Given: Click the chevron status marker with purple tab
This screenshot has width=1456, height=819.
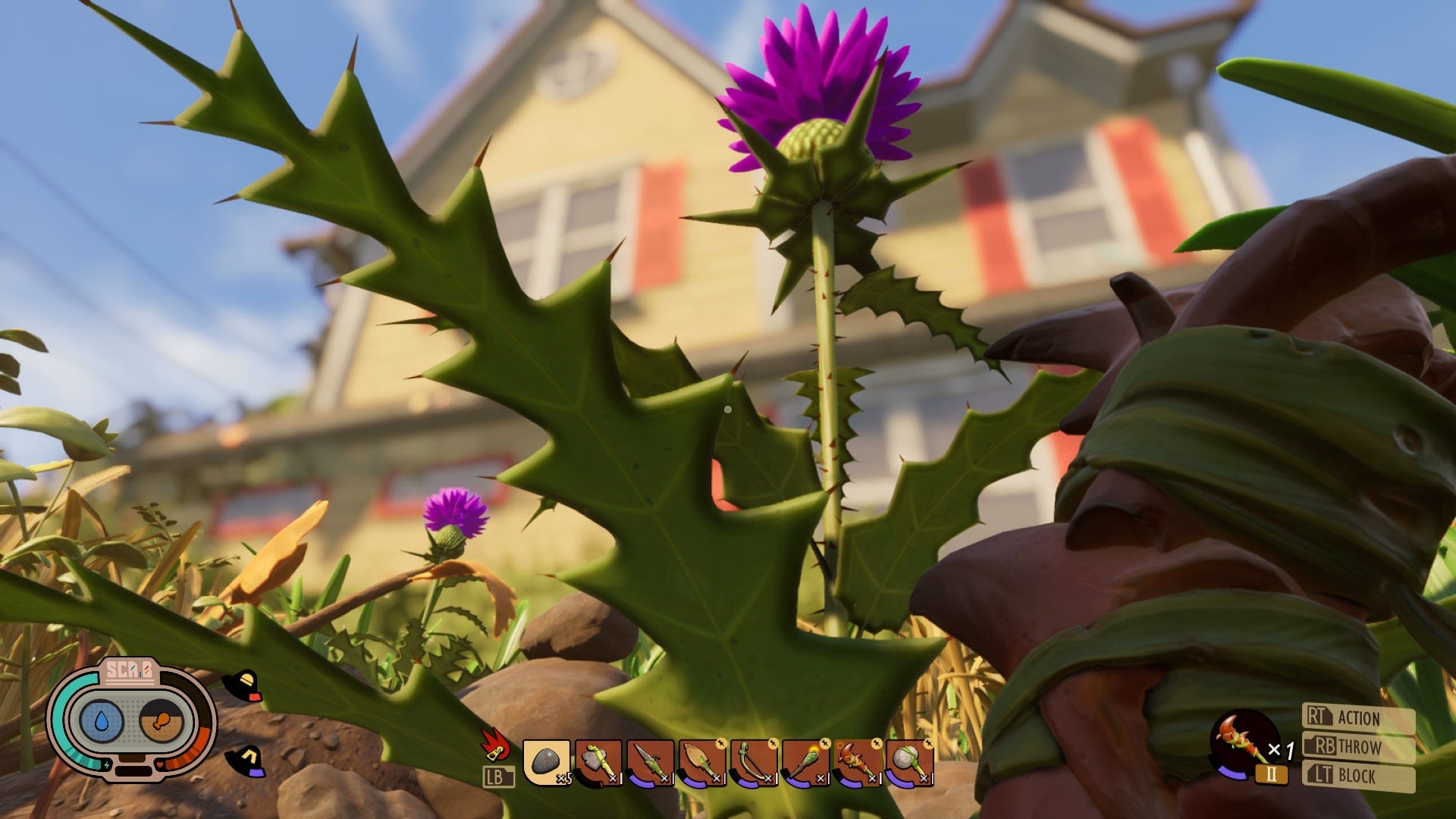Looking at the screenshot, I should coord(246,761).
